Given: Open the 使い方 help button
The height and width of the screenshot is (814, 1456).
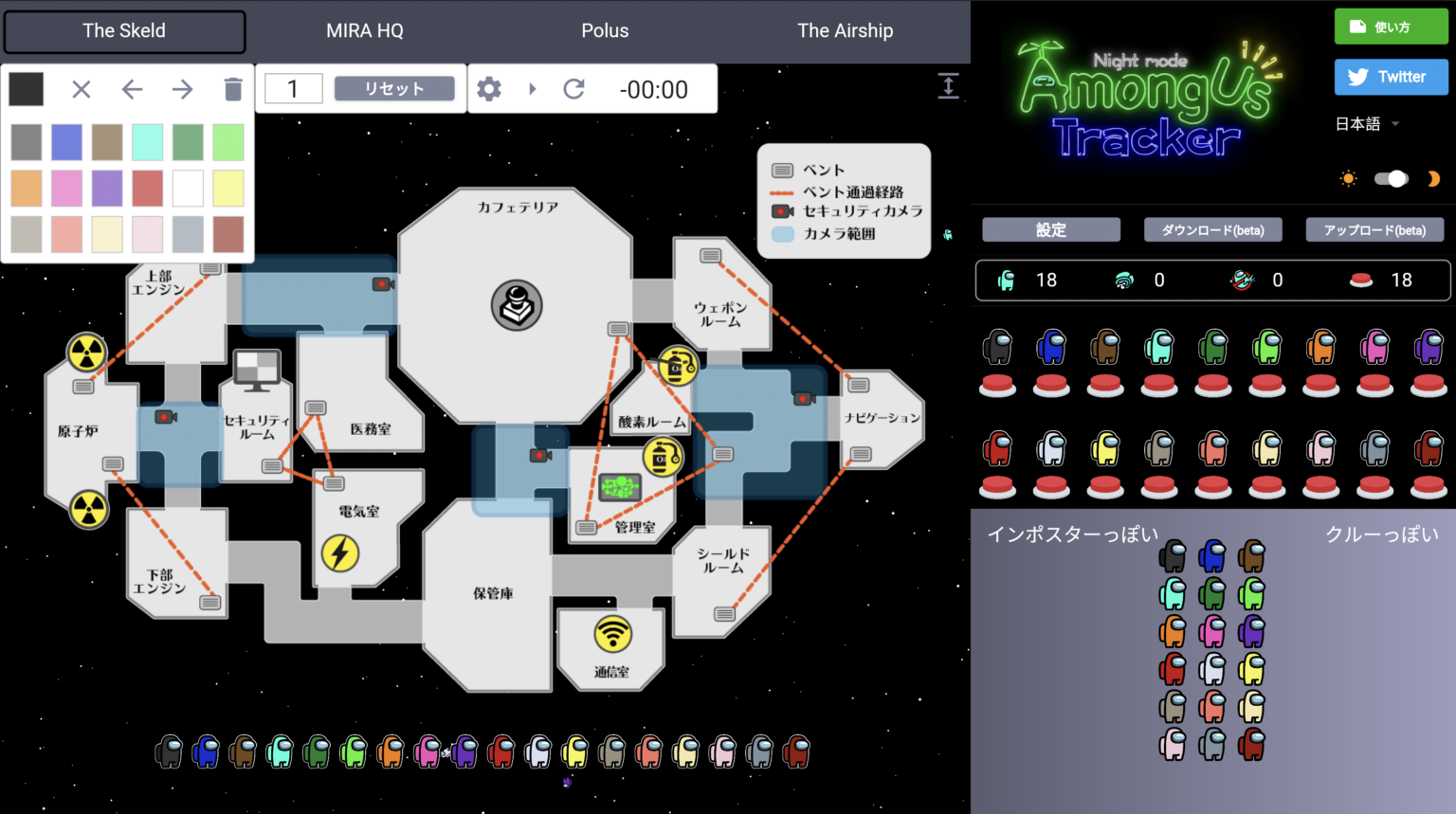Looking at the screenshot, I should 1391,27.
